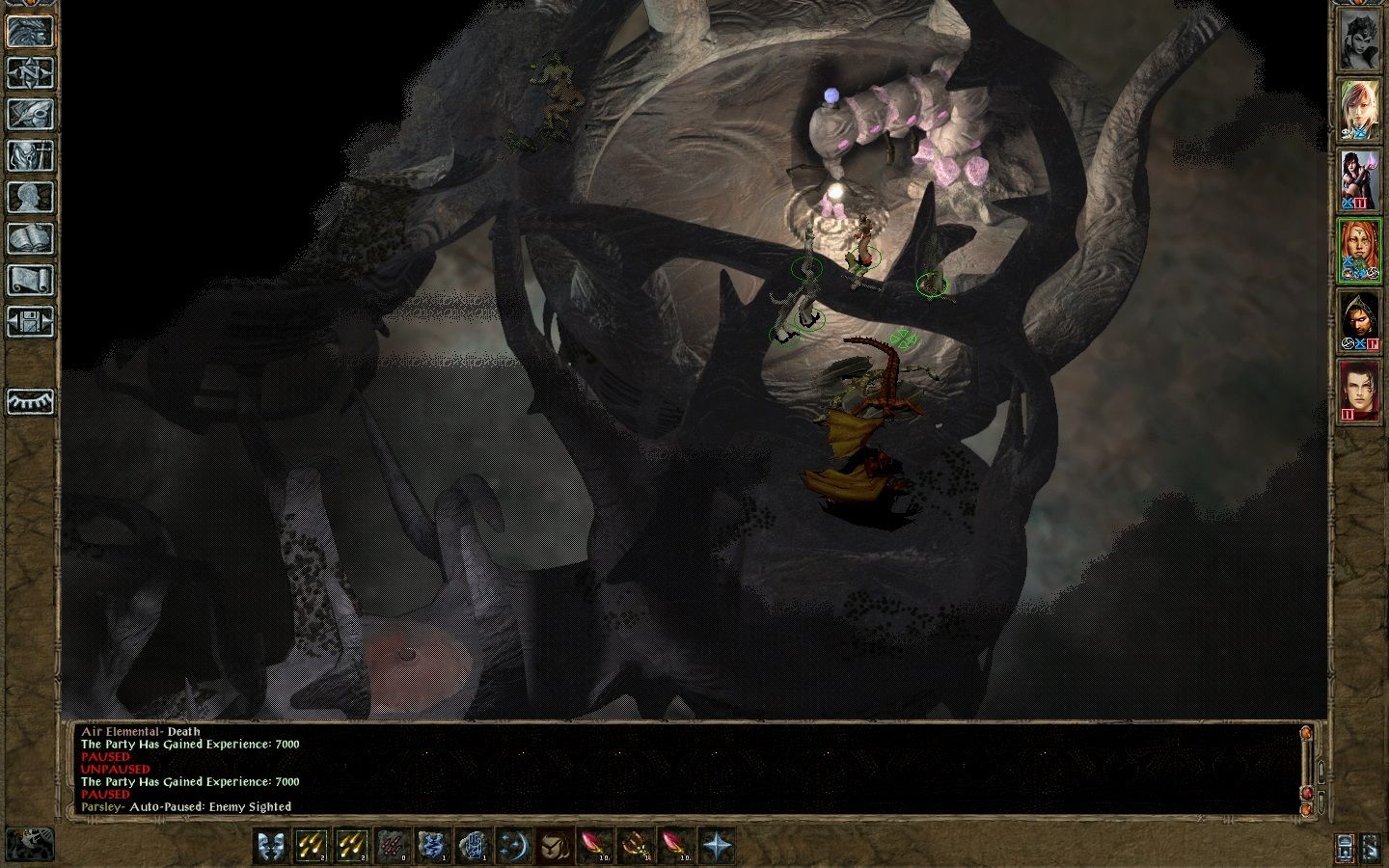
Task: Open the mage spellbook button
Action: pyautogui.click(x=30, y=238)
